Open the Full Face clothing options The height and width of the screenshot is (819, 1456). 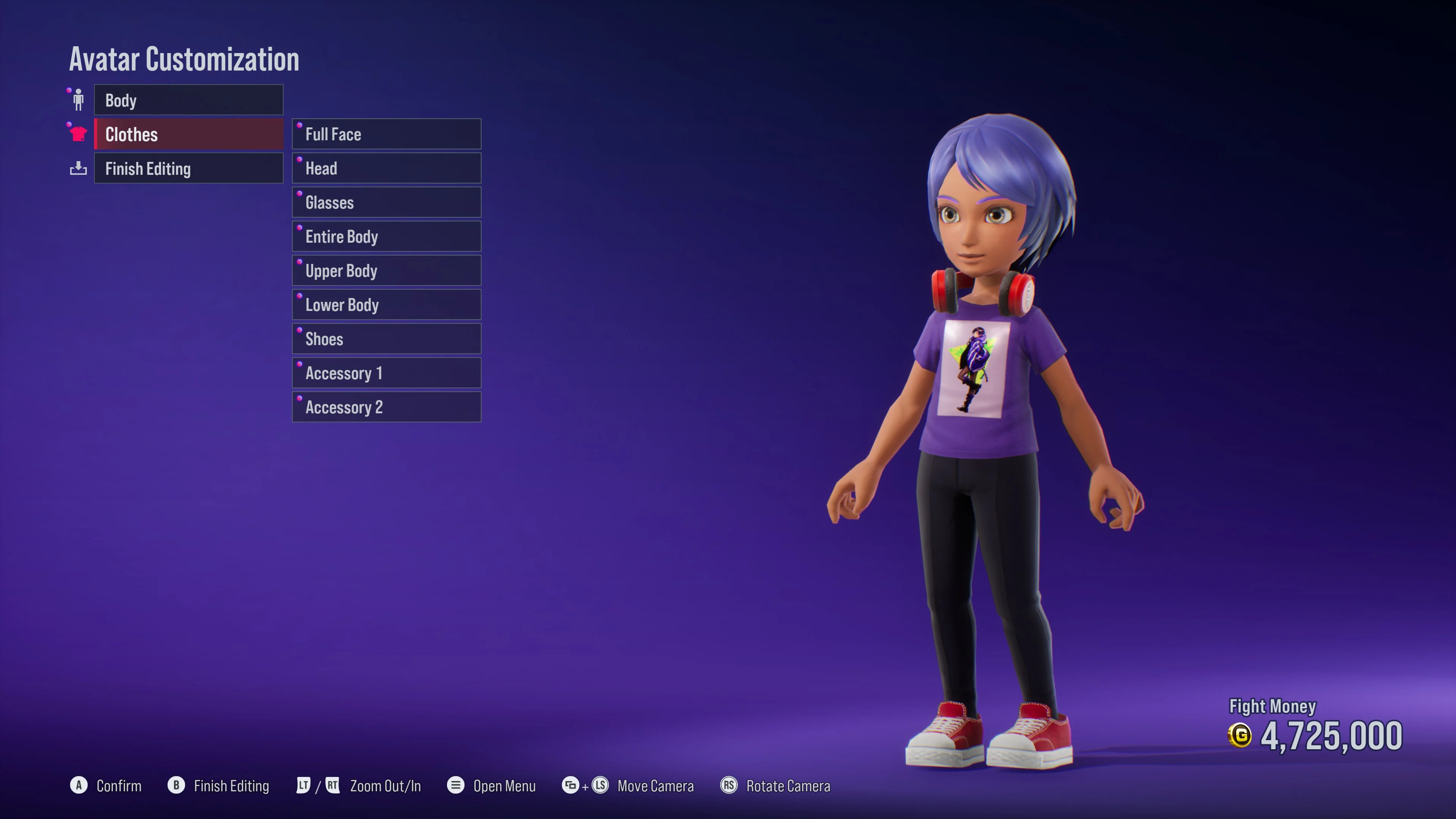click(387, 134)
